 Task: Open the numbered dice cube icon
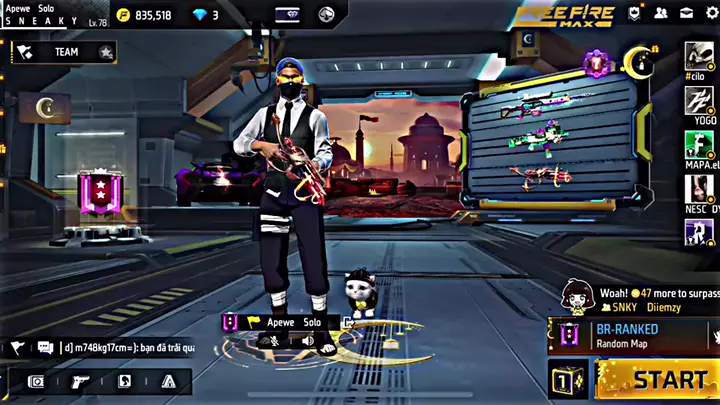coord(566,381)
